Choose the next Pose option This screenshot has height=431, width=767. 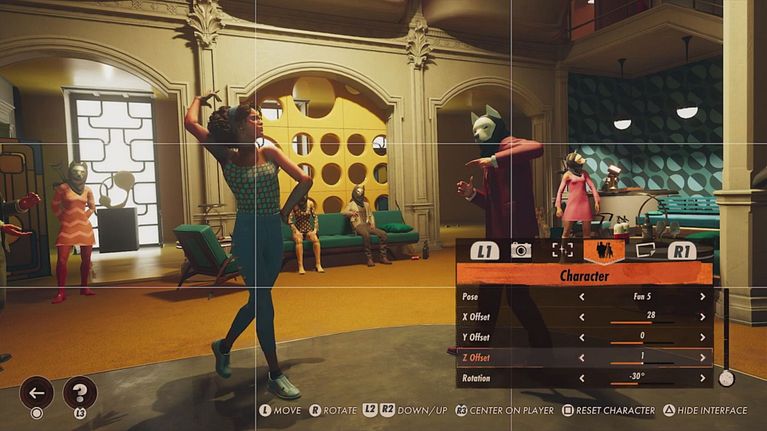point(702,297)
